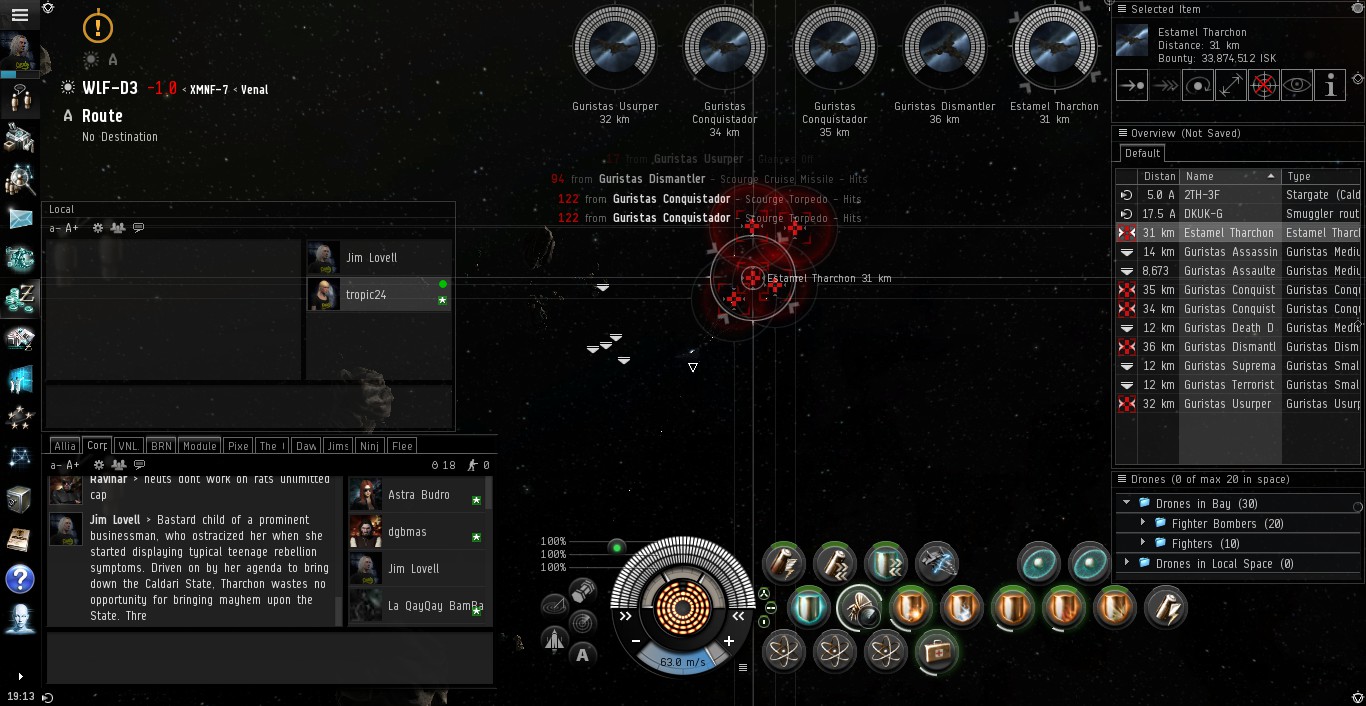Set ship to maximum speed with plus button
Viewport: 1366px width, 706px height.
(x=729, y=641)
